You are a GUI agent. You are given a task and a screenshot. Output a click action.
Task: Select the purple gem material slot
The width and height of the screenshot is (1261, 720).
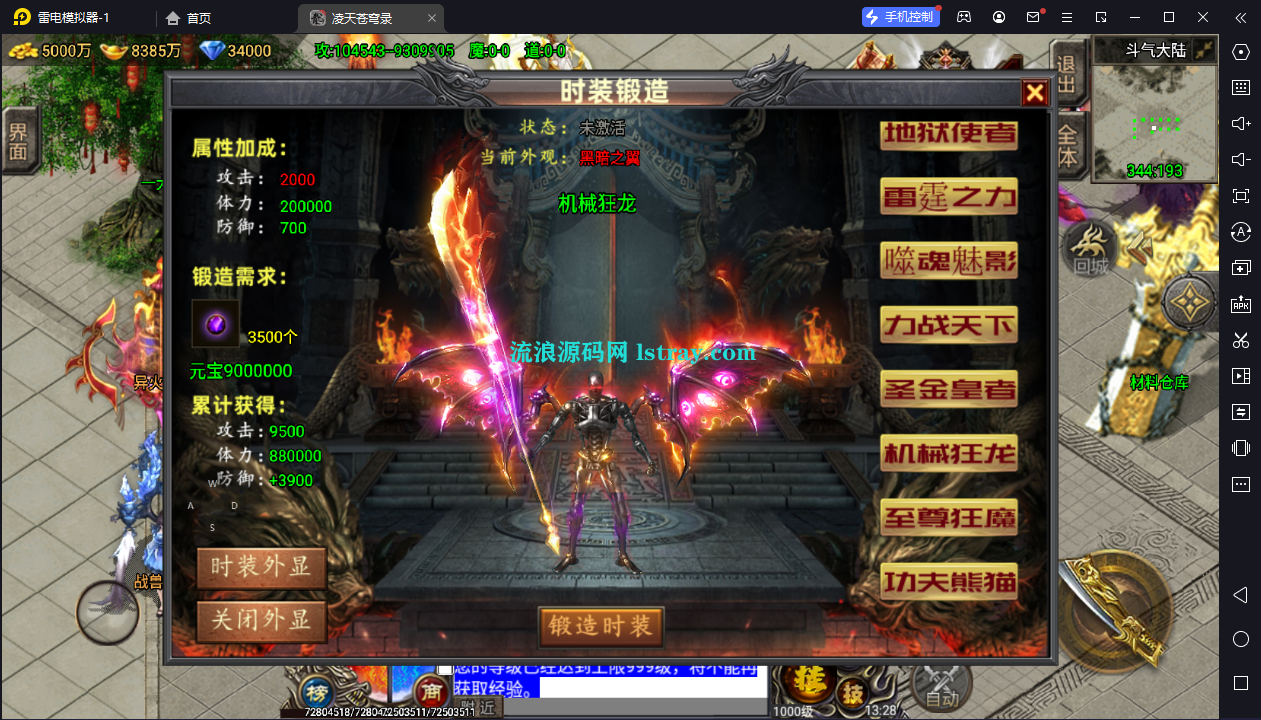click(216, 324)
